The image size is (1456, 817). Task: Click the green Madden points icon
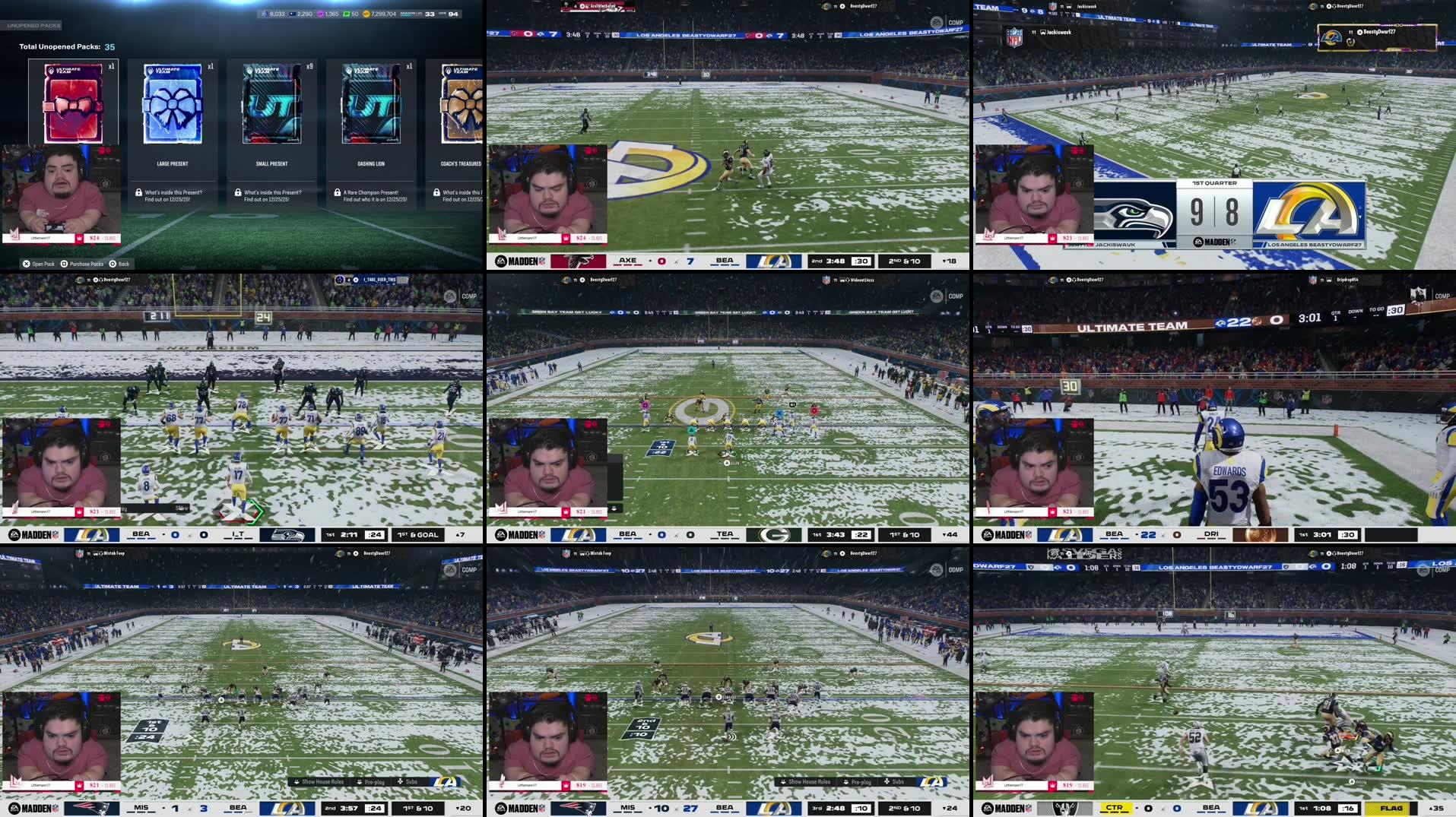[x=346, y=13]
